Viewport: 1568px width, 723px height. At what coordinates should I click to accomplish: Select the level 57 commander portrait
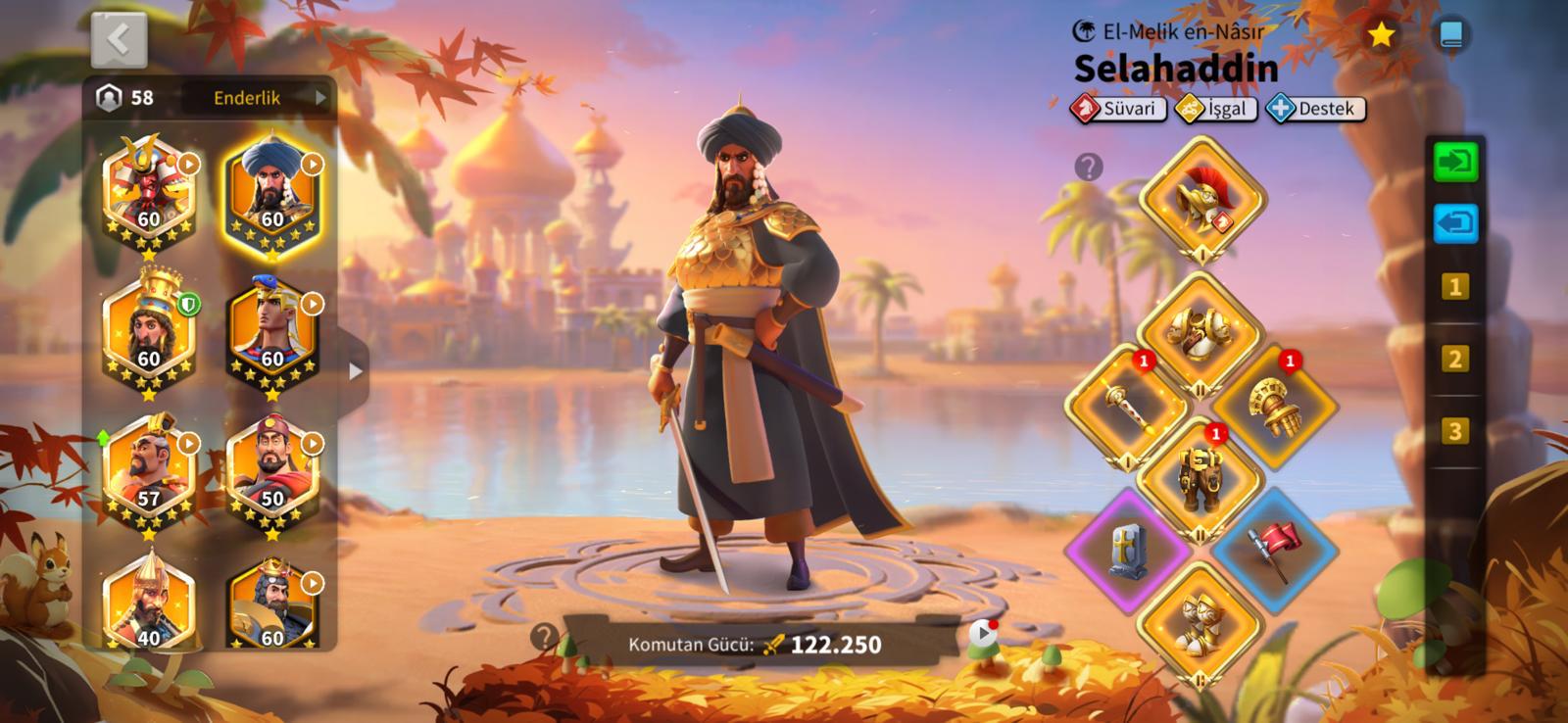(149, 471)
